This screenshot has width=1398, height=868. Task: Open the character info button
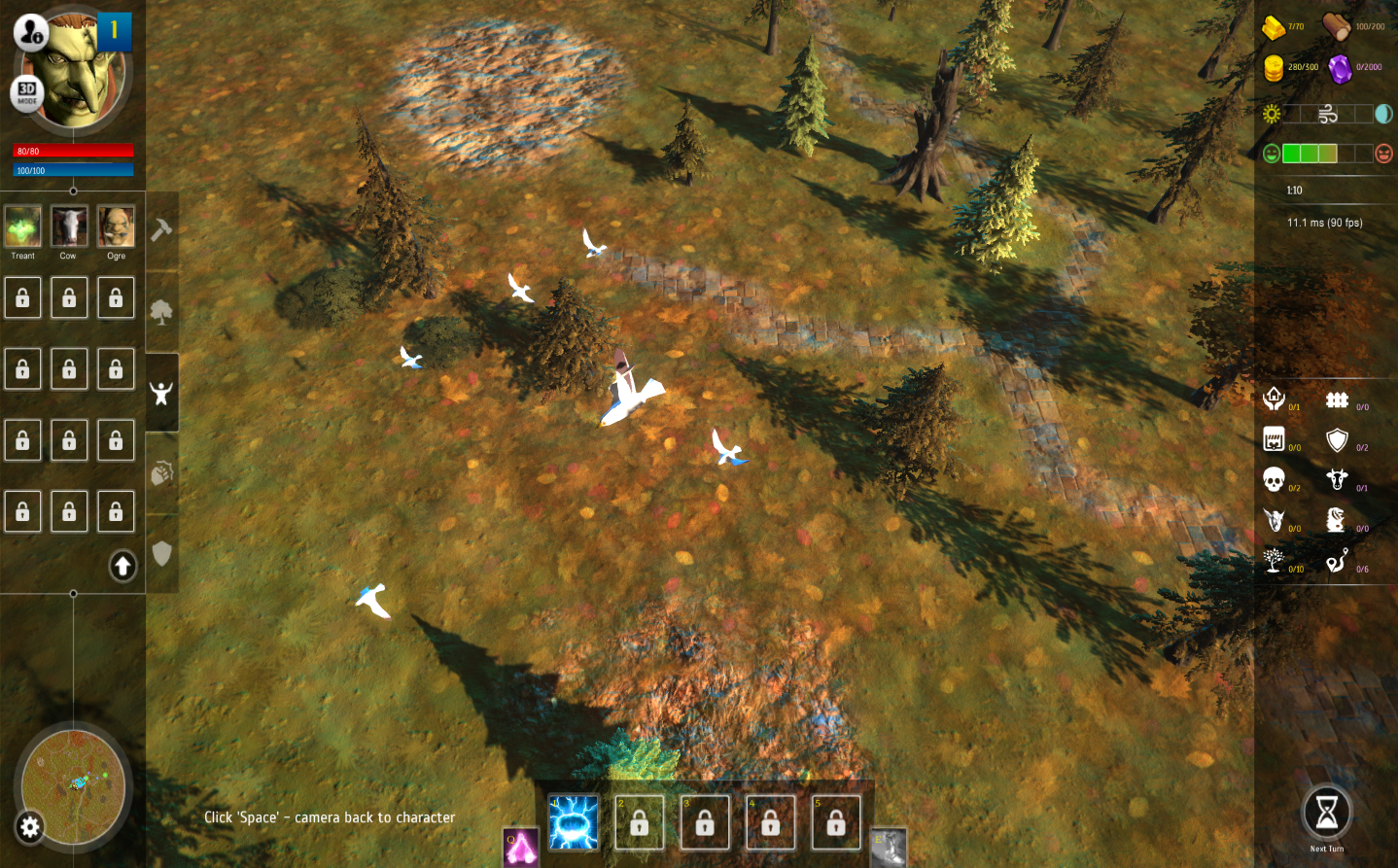click(x=30, y=33)
